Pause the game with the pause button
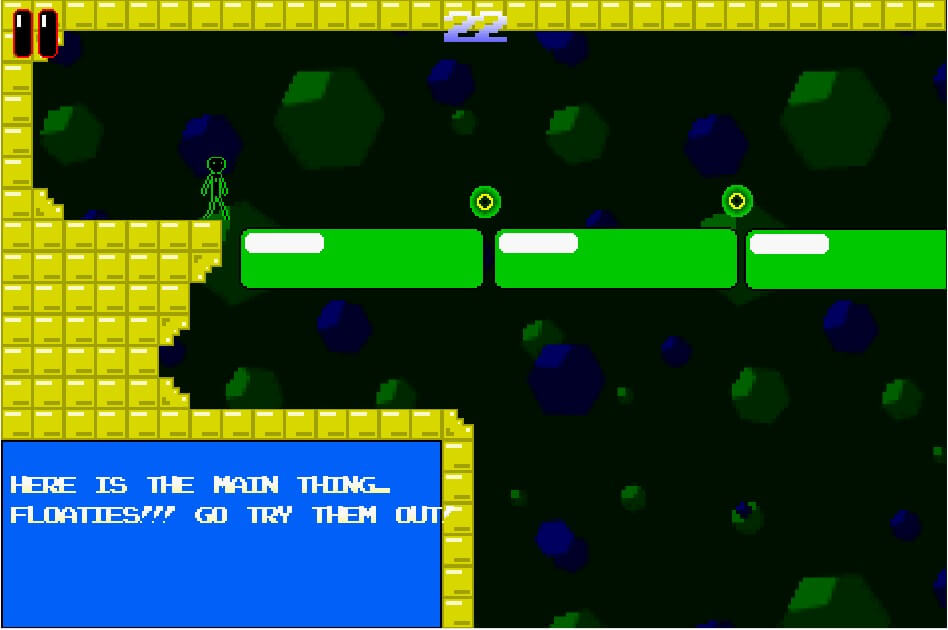 (35, 33)
